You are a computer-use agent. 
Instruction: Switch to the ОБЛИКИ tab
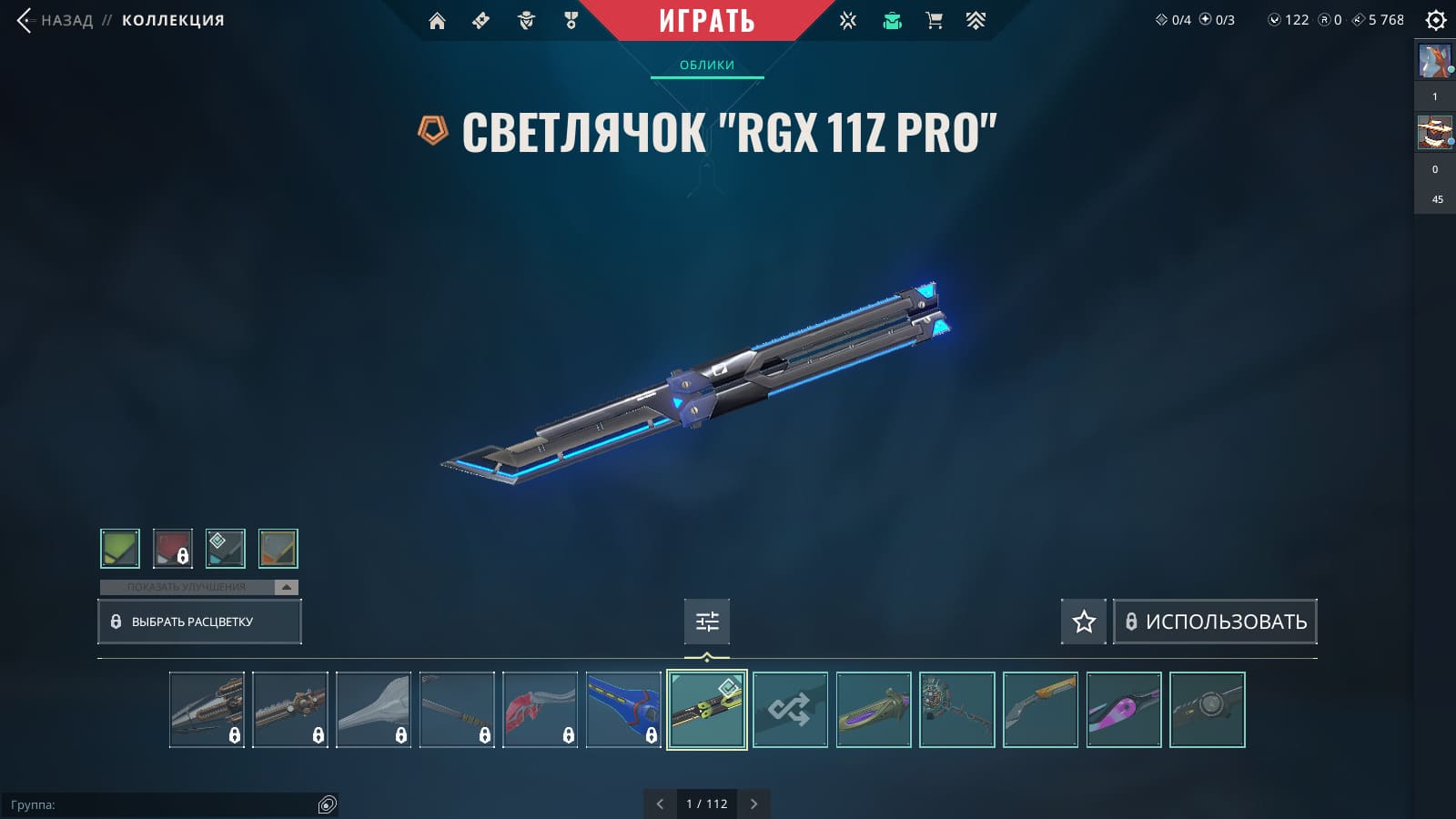[706, 65]
